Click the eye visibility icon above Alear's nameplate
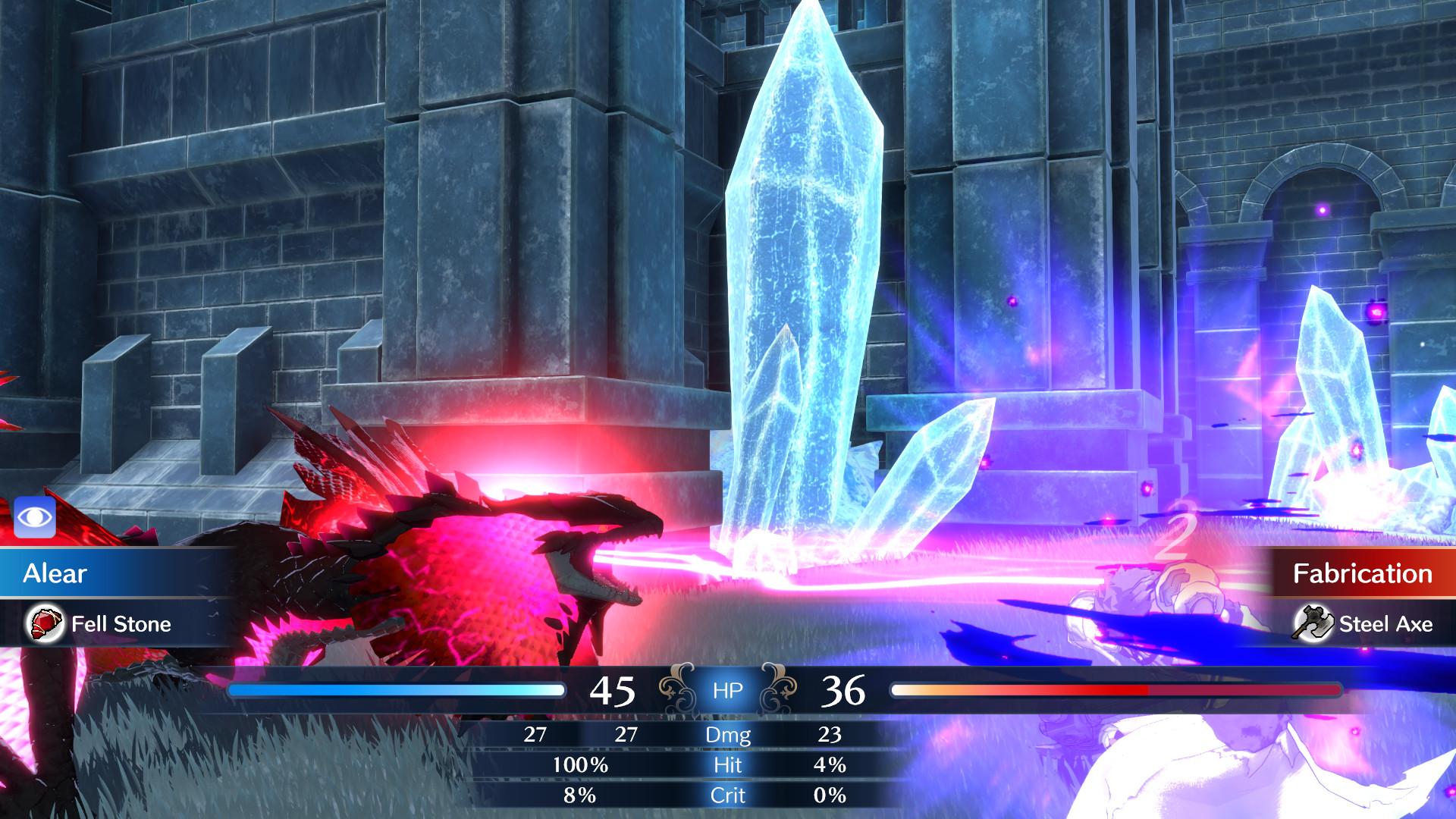1456x819 pixels. coord(35,516)
